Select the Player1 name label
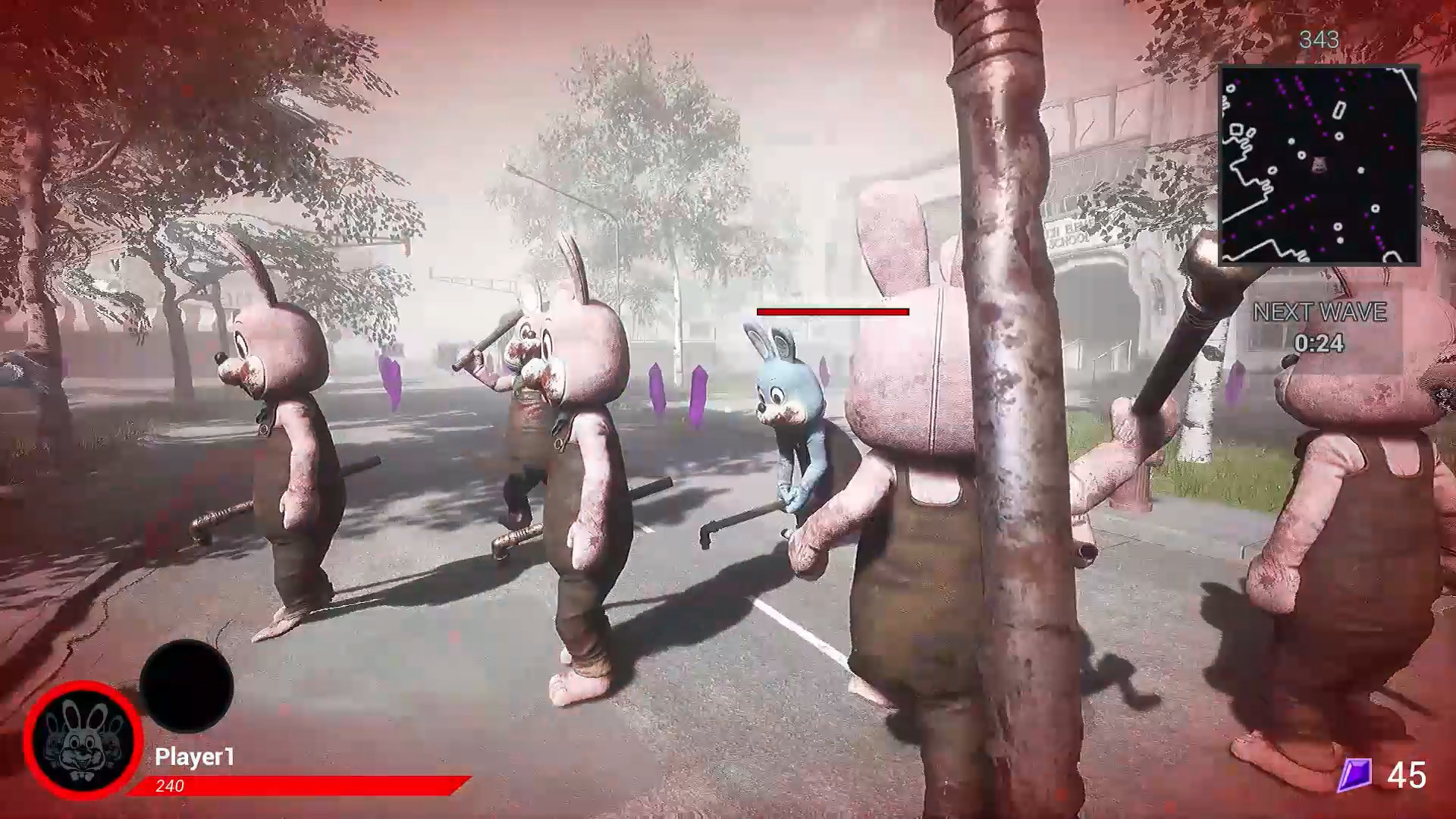 coord(196,755)
